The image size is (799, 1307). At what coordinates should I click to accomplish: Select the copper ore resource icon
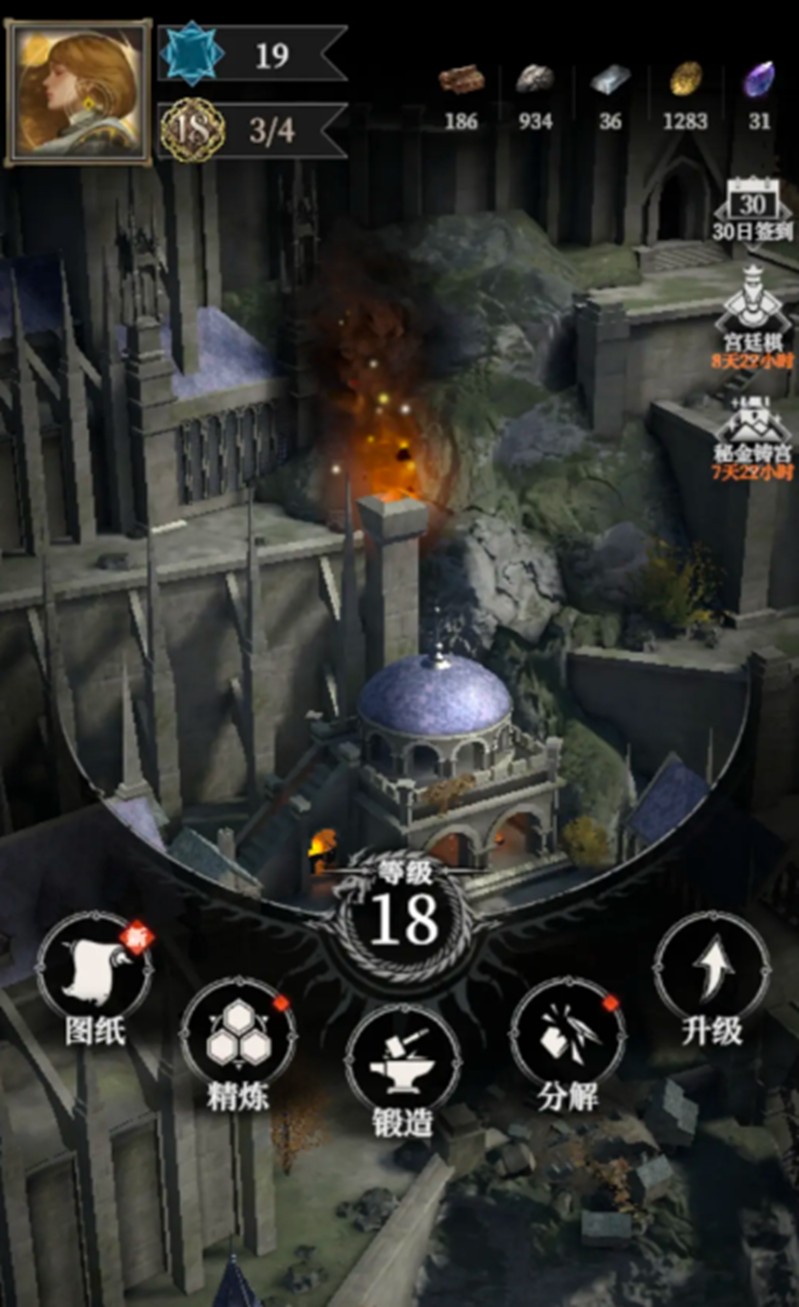coord(461,79)
